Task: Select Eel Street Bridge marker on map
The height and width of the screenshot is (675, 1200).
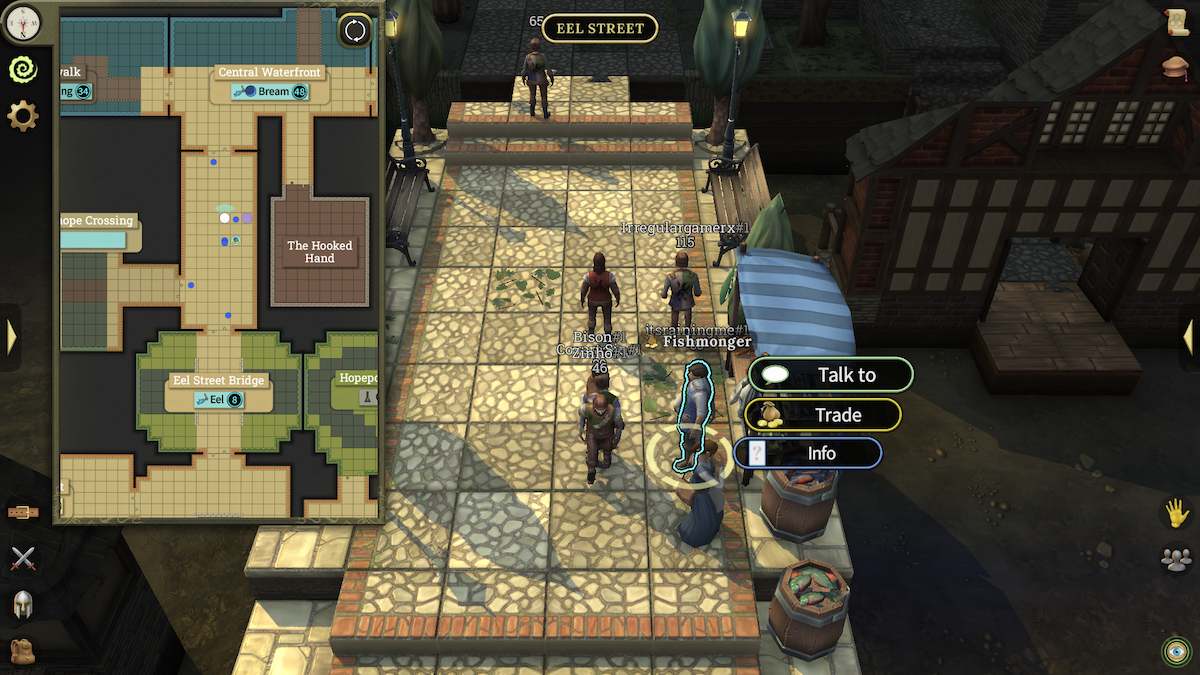Action: point(219,400)
